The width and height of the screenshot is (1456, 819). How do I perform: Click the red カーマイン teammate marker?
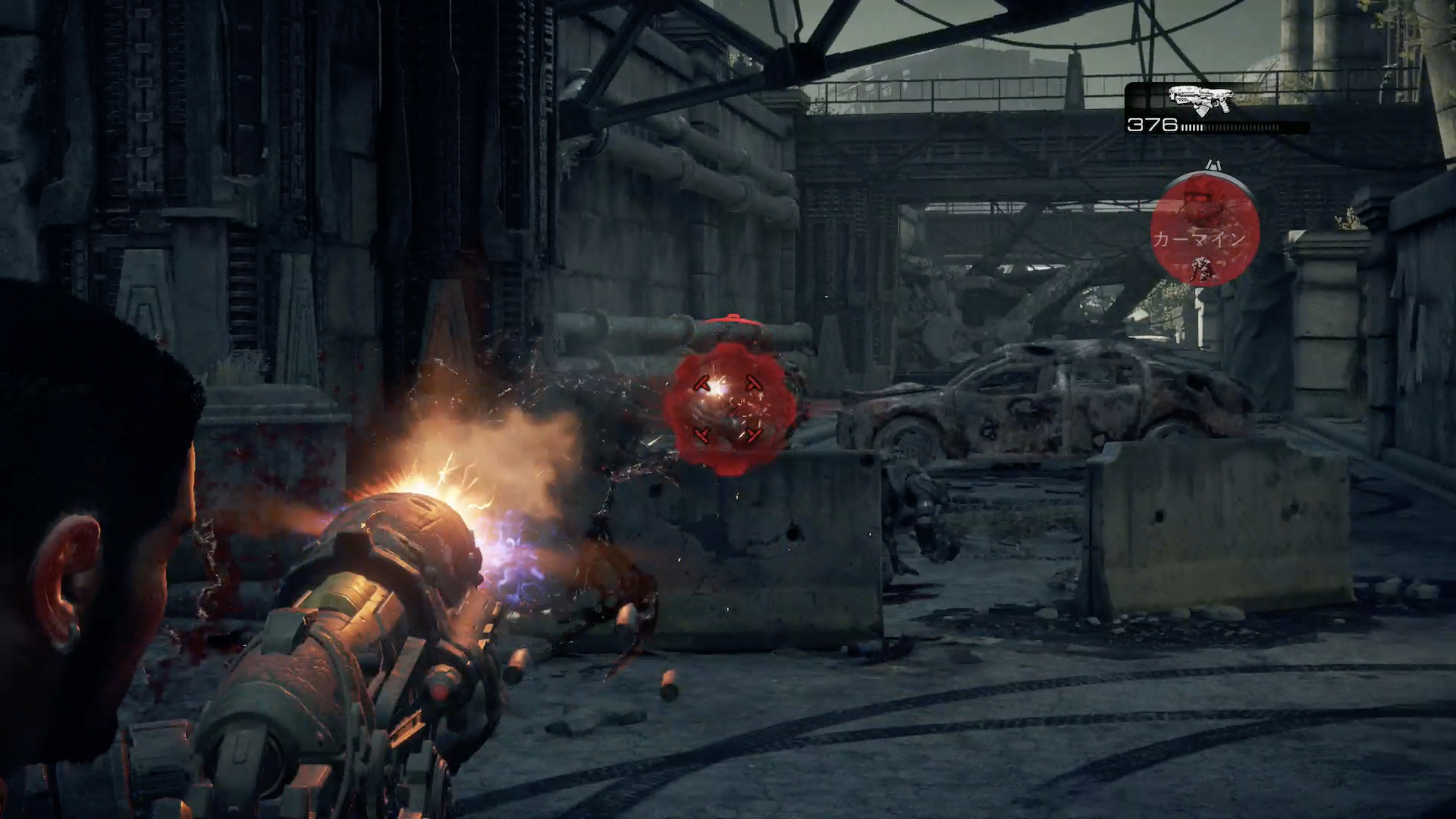click(x=1205, y=230)
